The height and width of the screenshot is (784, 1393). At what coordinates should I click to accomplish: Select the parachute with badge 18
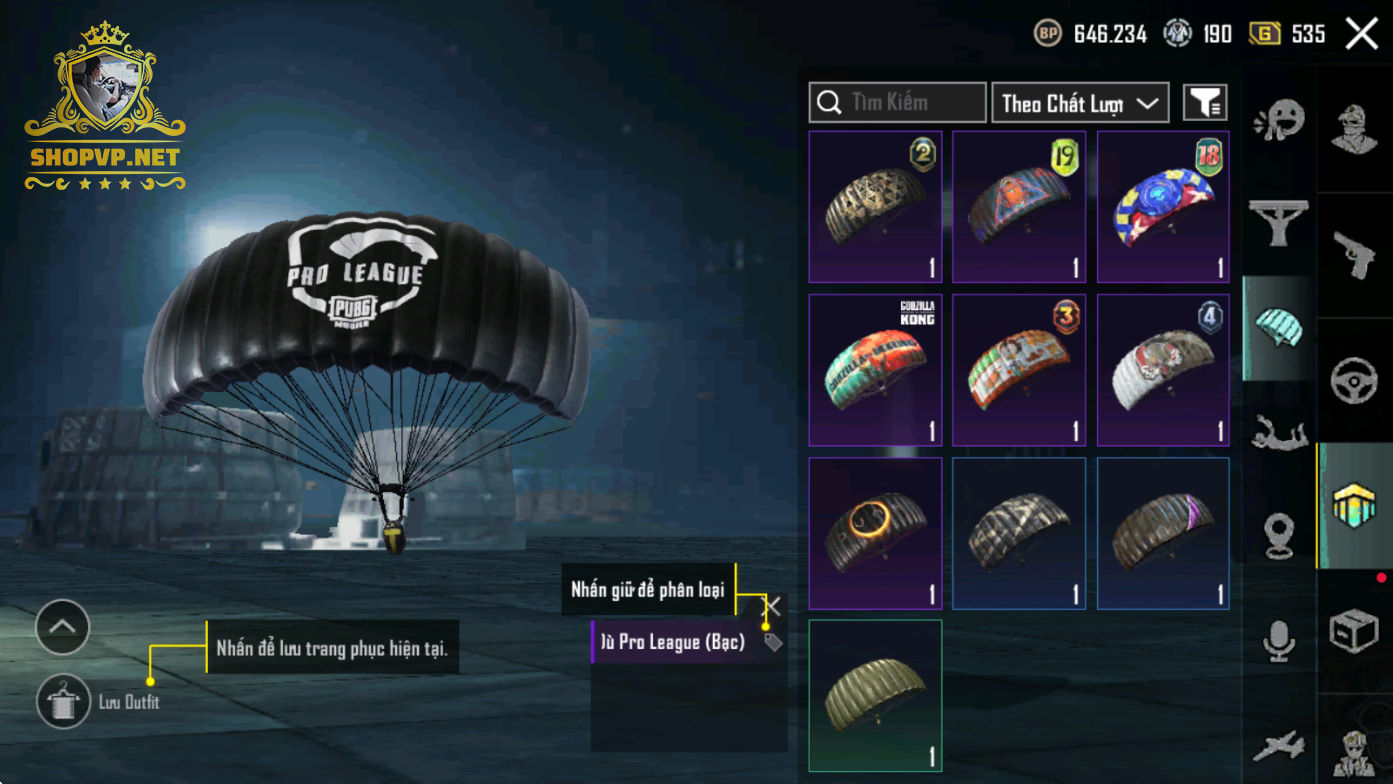[1163, 207]
